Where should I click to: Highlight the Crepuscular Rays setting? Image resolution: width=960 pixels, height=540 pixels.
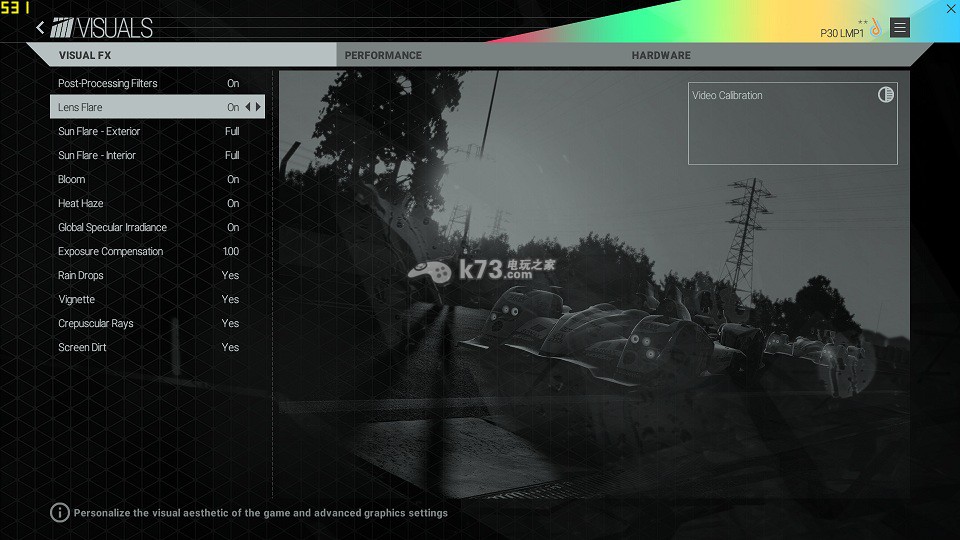150,323
